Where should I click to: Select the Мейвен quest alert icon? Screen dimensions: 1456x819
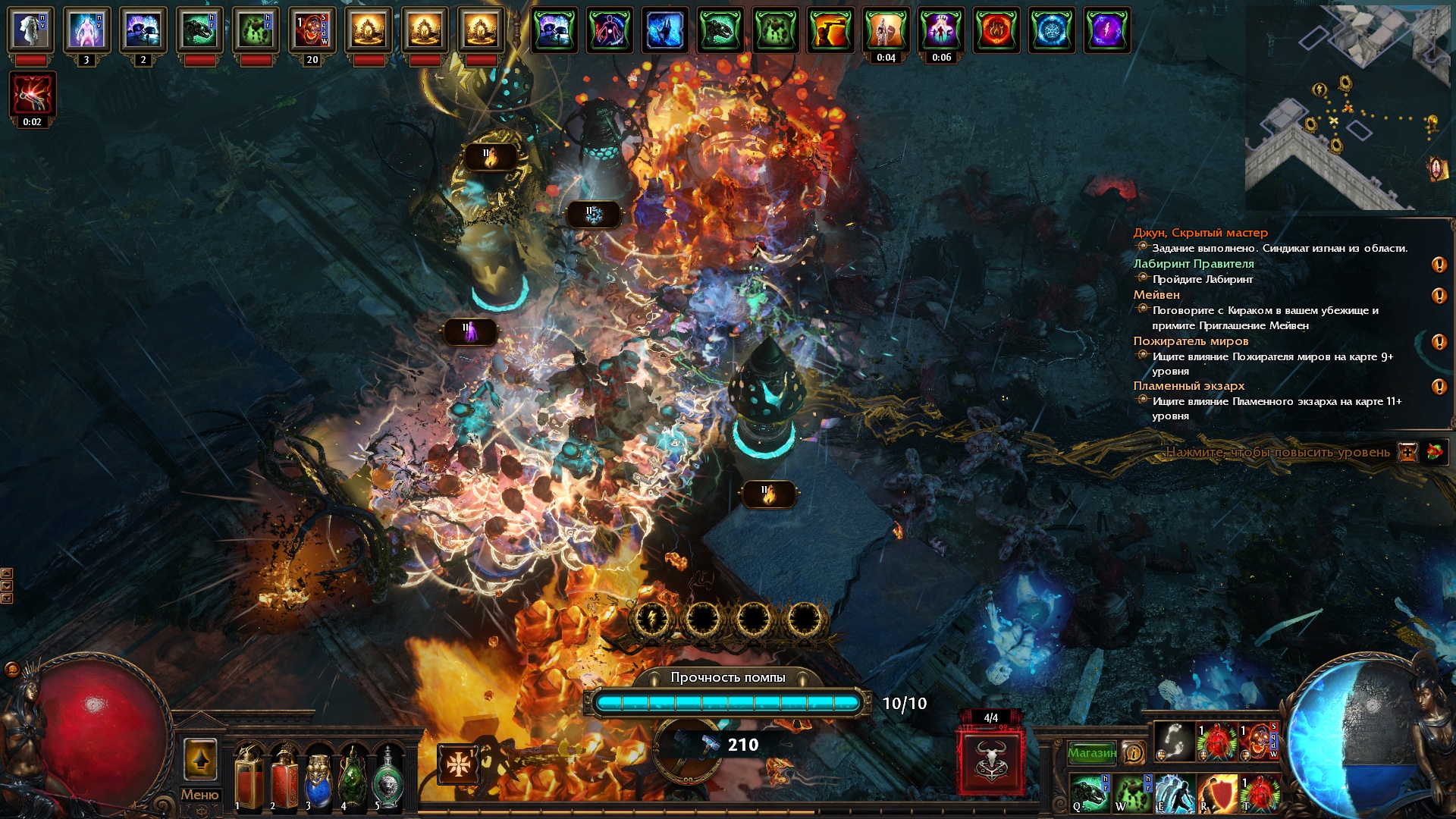coord(1439,296)
